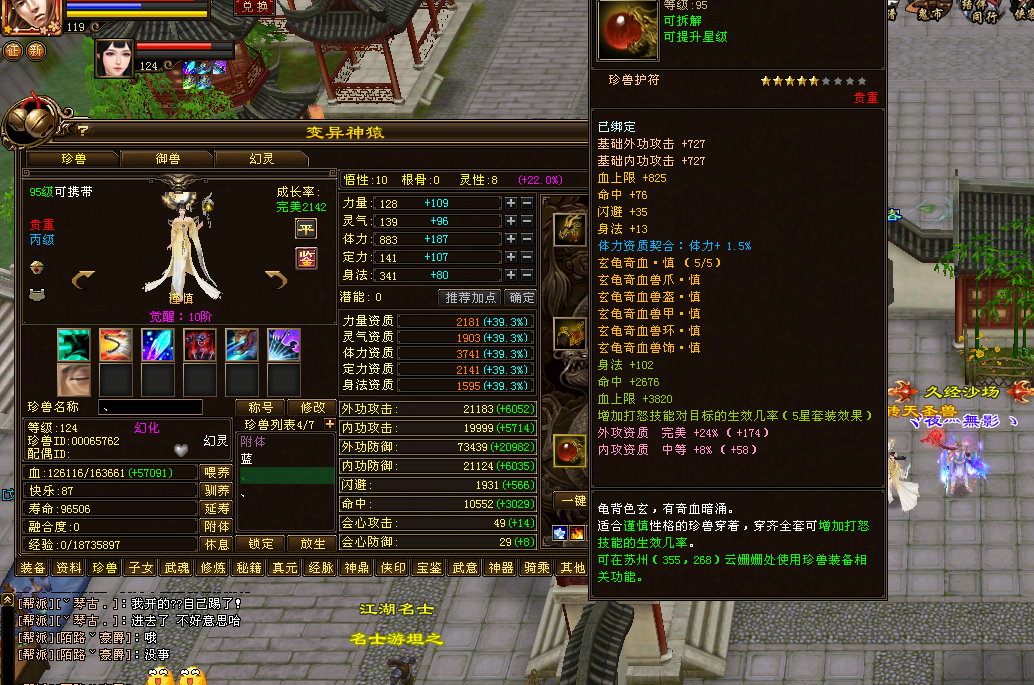
Task: Confirm attribute points with 确定
Action: tap(521, 297)
